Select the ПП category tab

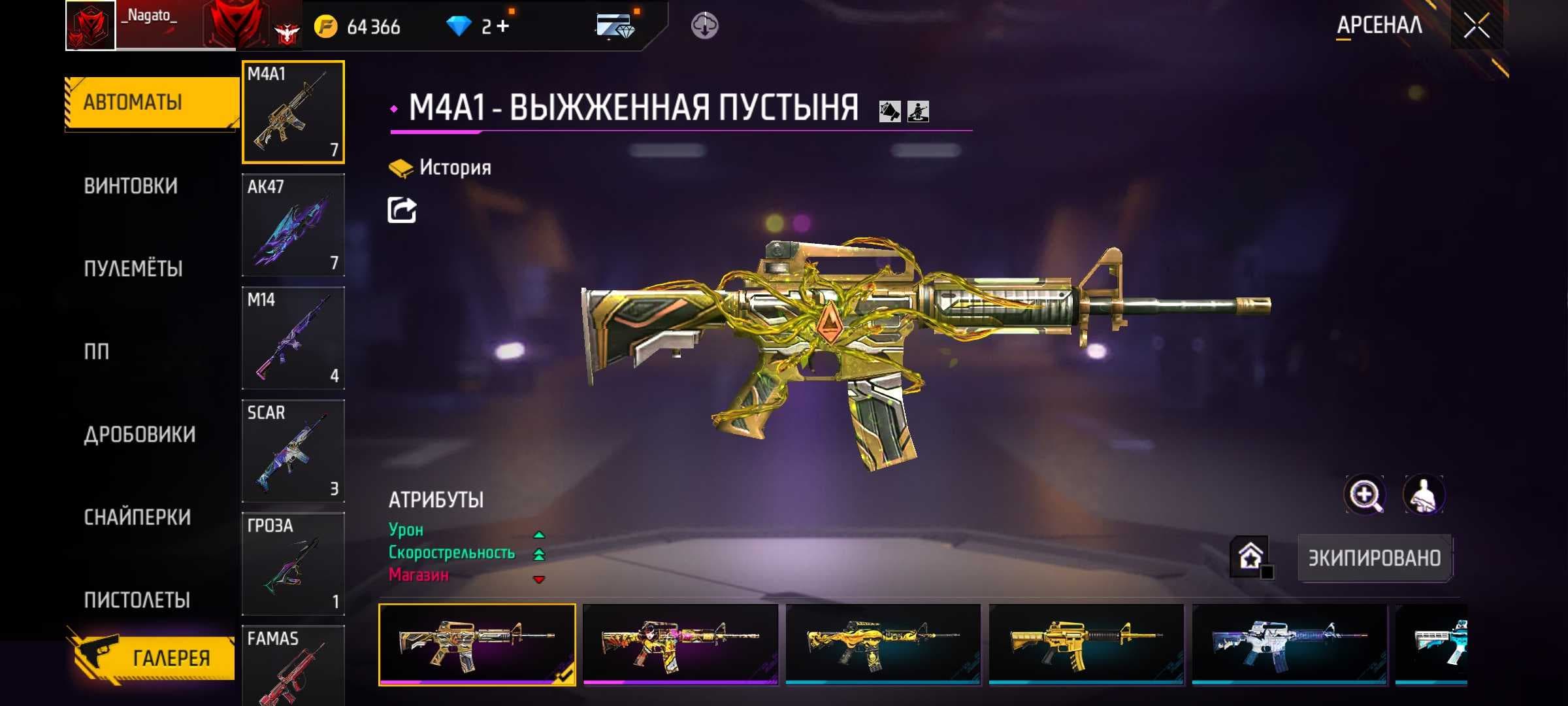coord(97,352)
